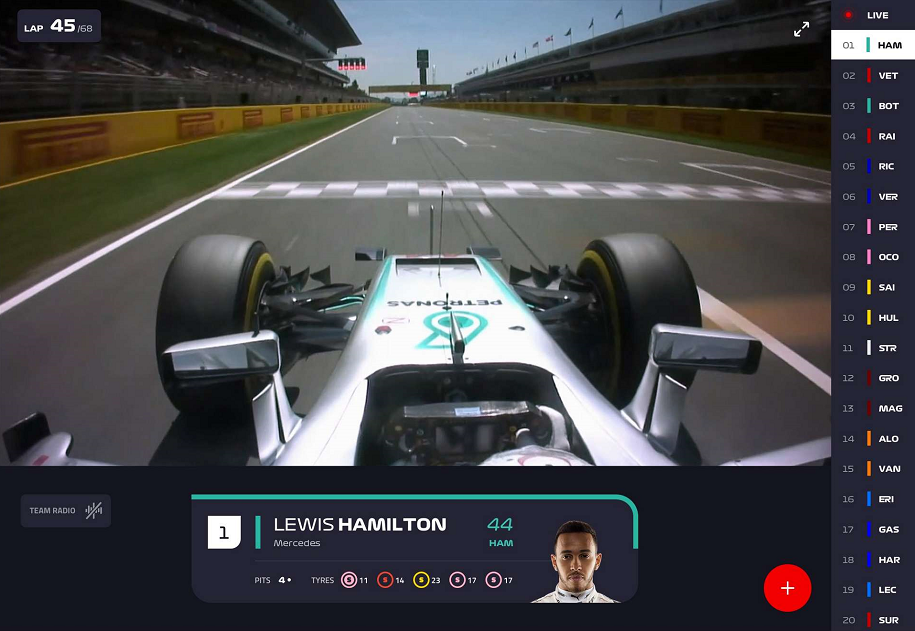Screen dimensions: 915x631
Task: Select OCO in the driver list
Action: click(872, 257)
